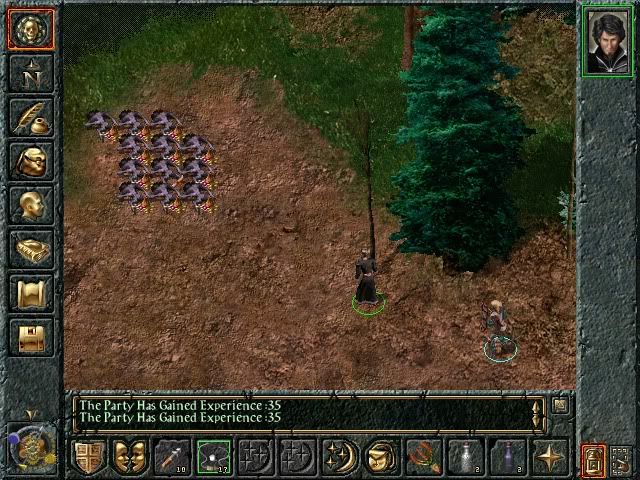Open the area map with the compass button
The image size is (640, 480).
click(x=30, y=72)
